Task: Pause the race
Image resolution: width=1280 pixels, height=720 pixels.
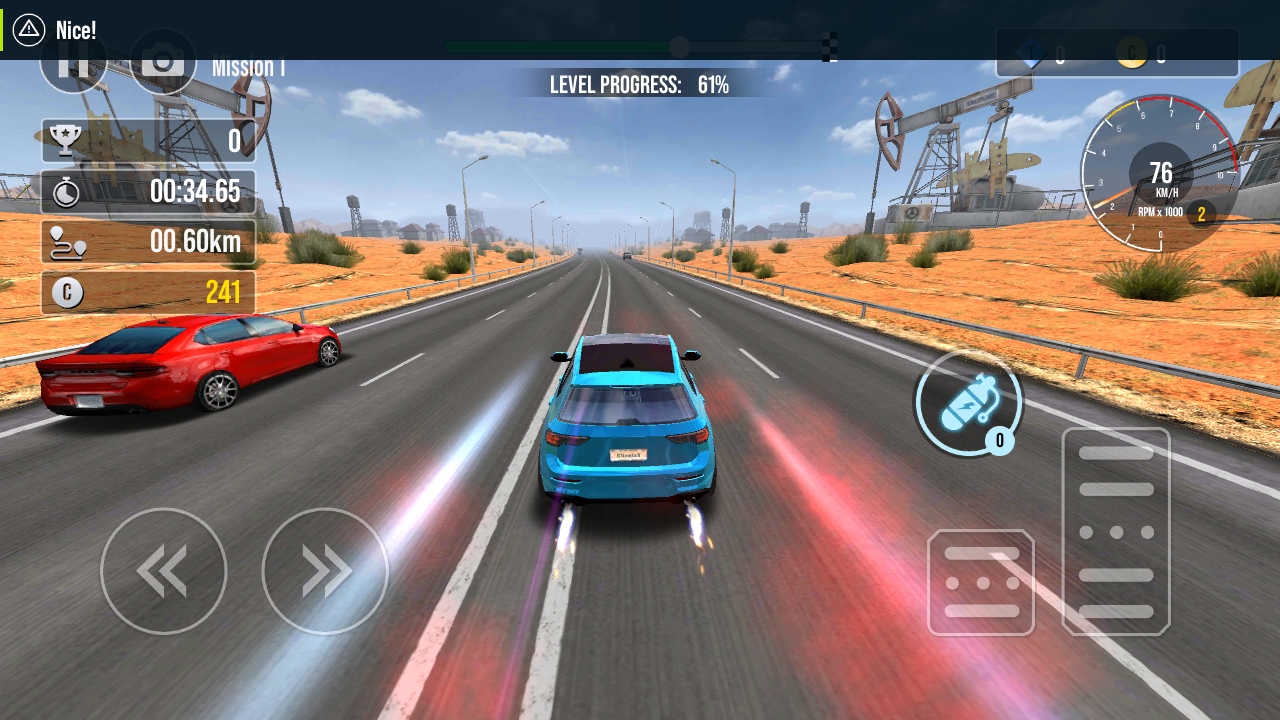Action: pos(73,68)
